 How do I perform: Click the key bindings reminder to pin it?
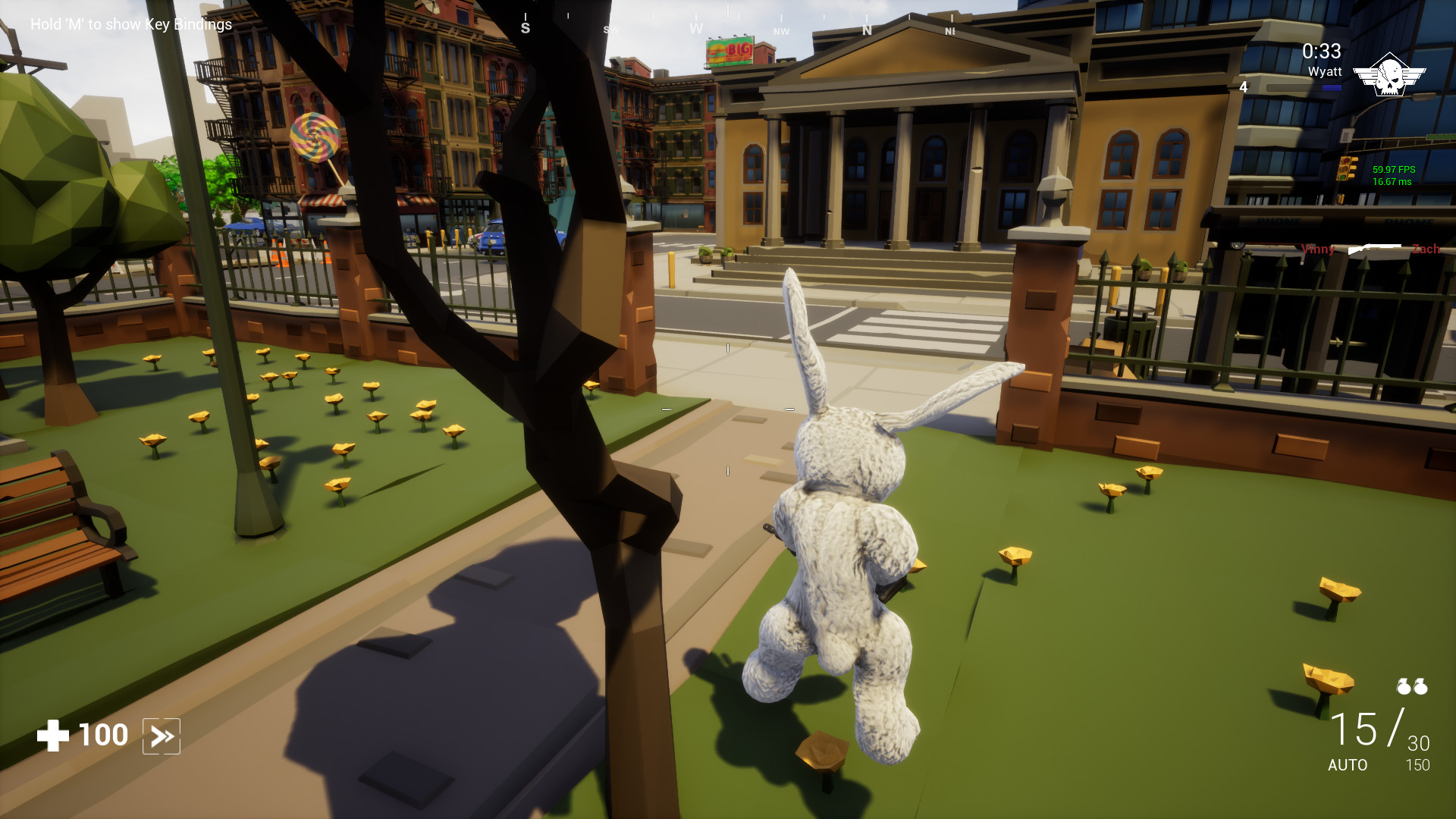tap(130, 24)
